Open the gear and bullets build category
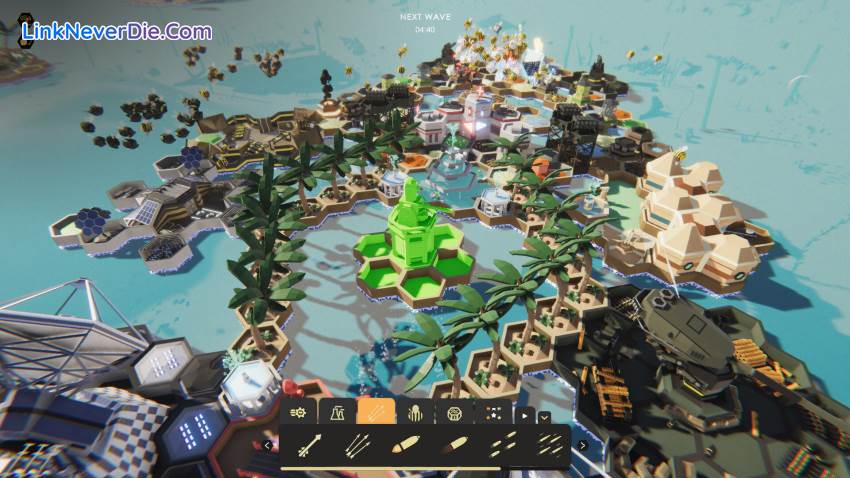This screenshot has height=478, width=850. pos(298,411)
